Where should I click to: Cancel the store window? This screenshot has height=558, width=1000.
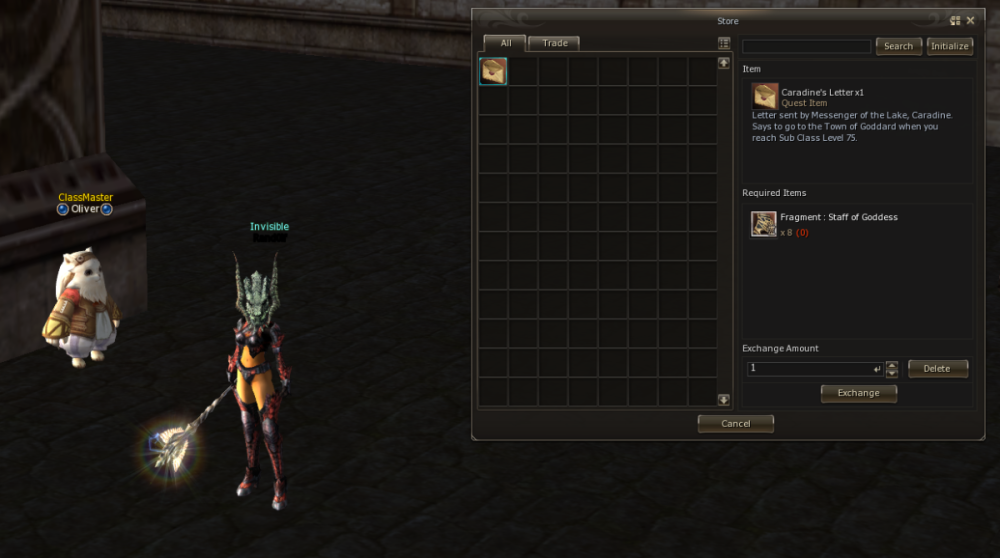point(735,424)
